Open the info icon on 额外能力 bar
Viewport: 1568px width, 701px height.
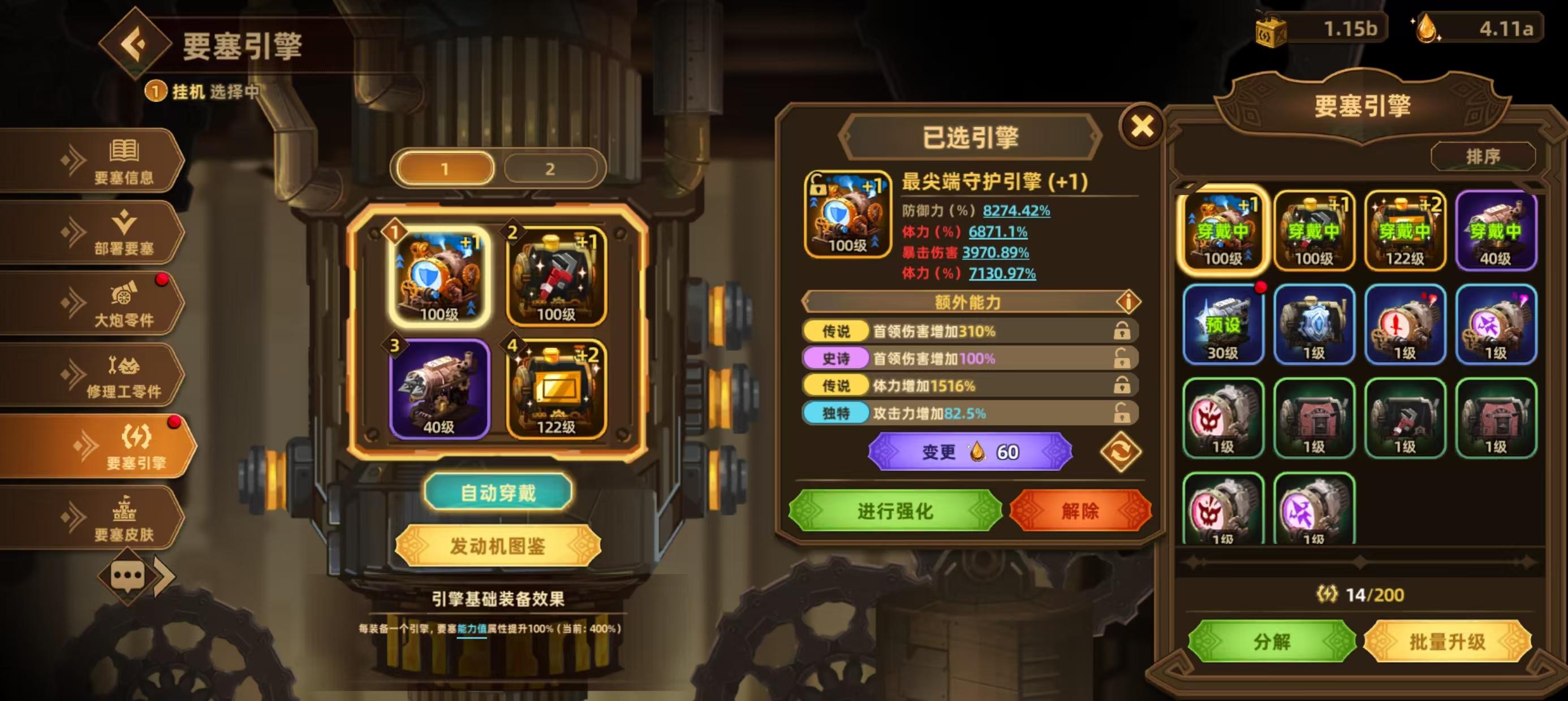(1129, 302)
